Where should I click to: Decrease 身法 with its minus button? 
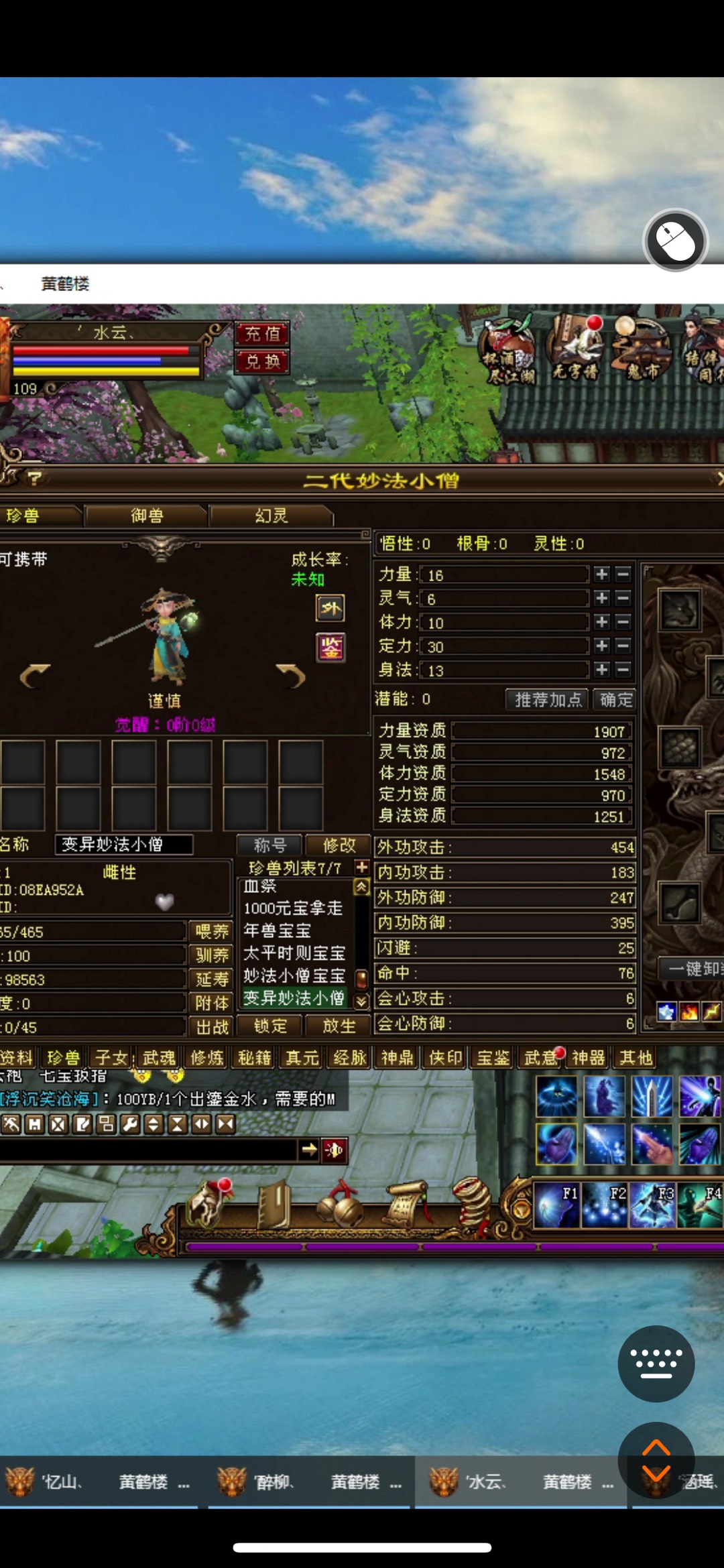click(623, 670)
